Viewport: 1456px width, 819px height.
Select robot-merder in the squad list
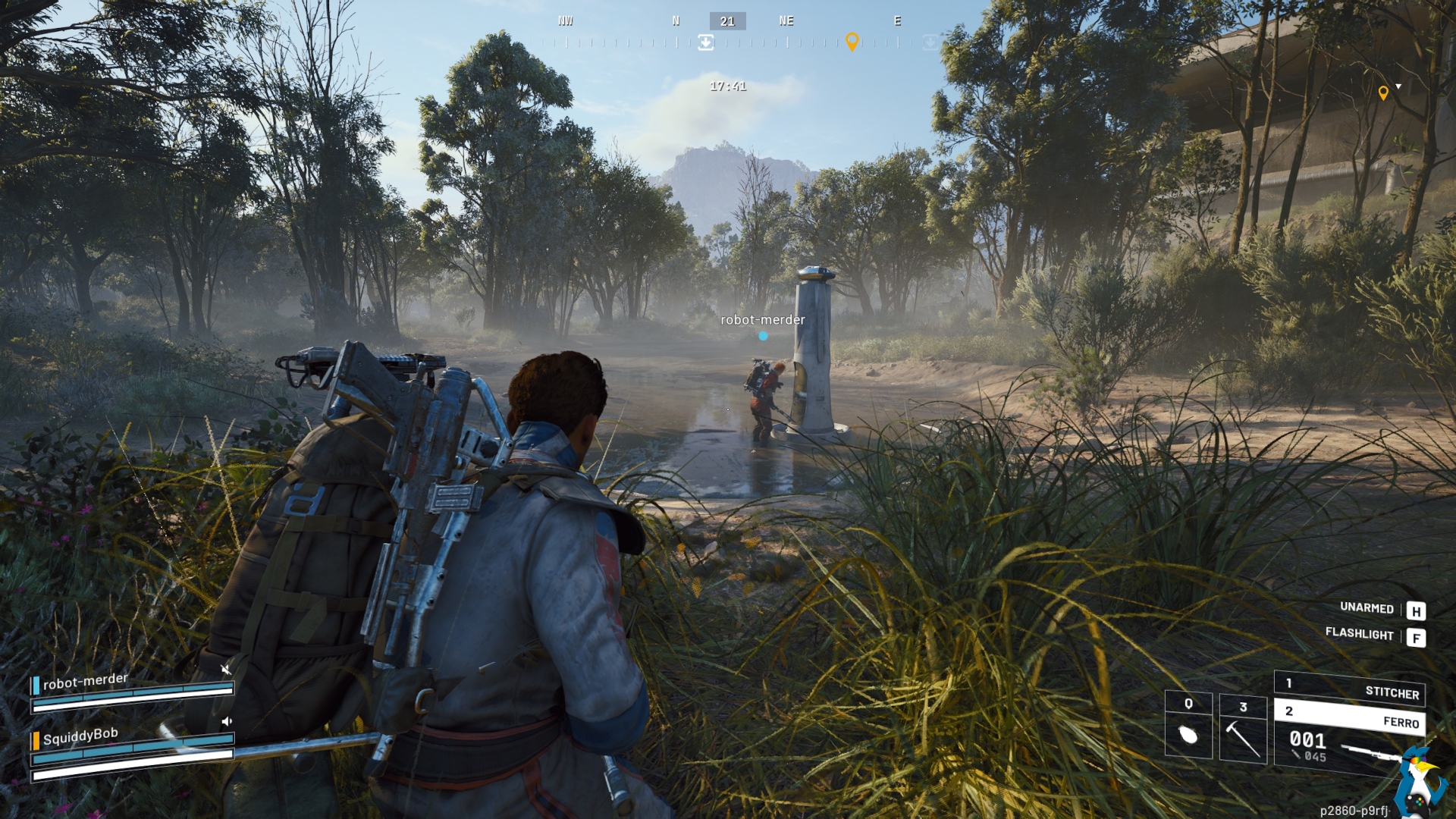coord(85,682)
